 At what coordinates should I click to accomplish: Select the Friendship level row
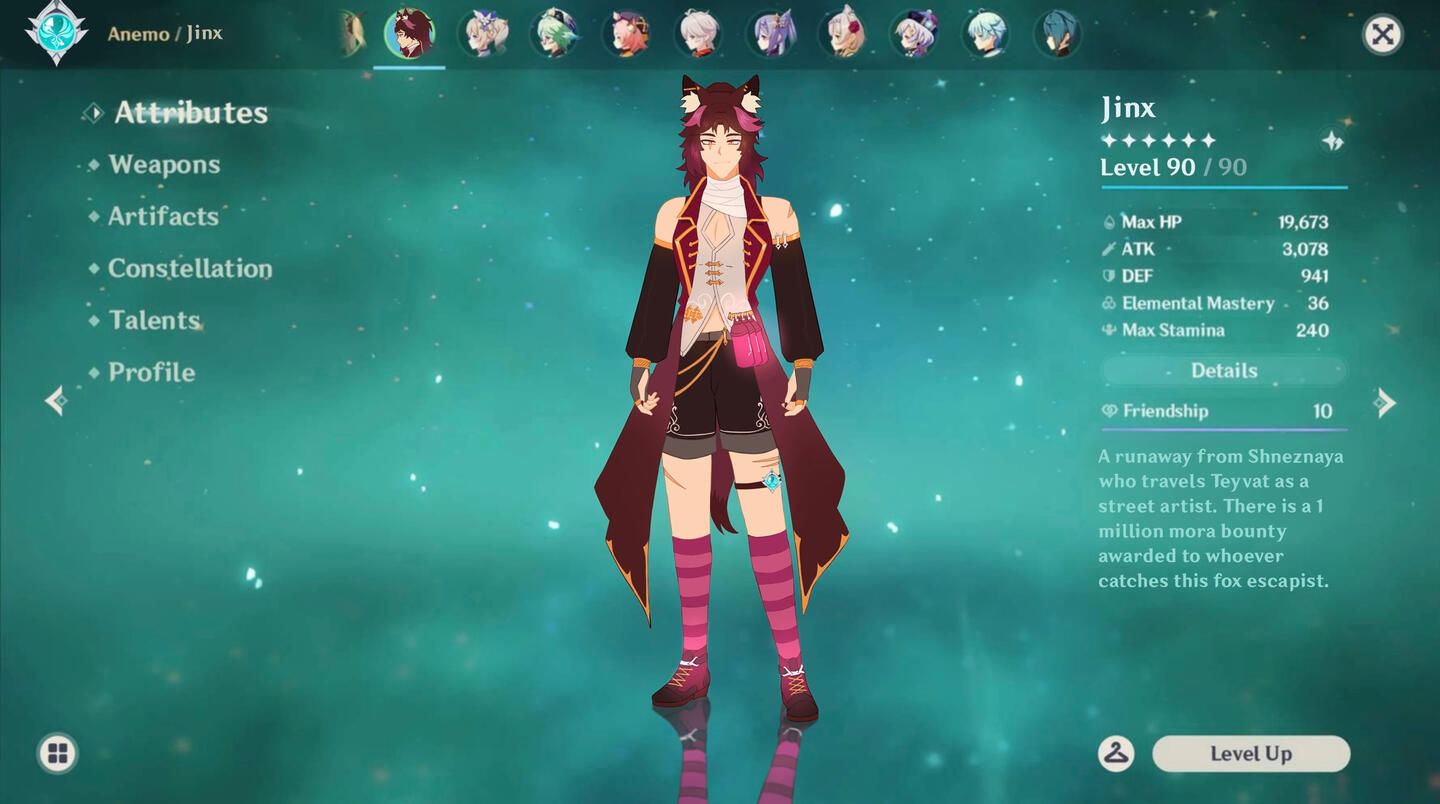click(1224, 411)
